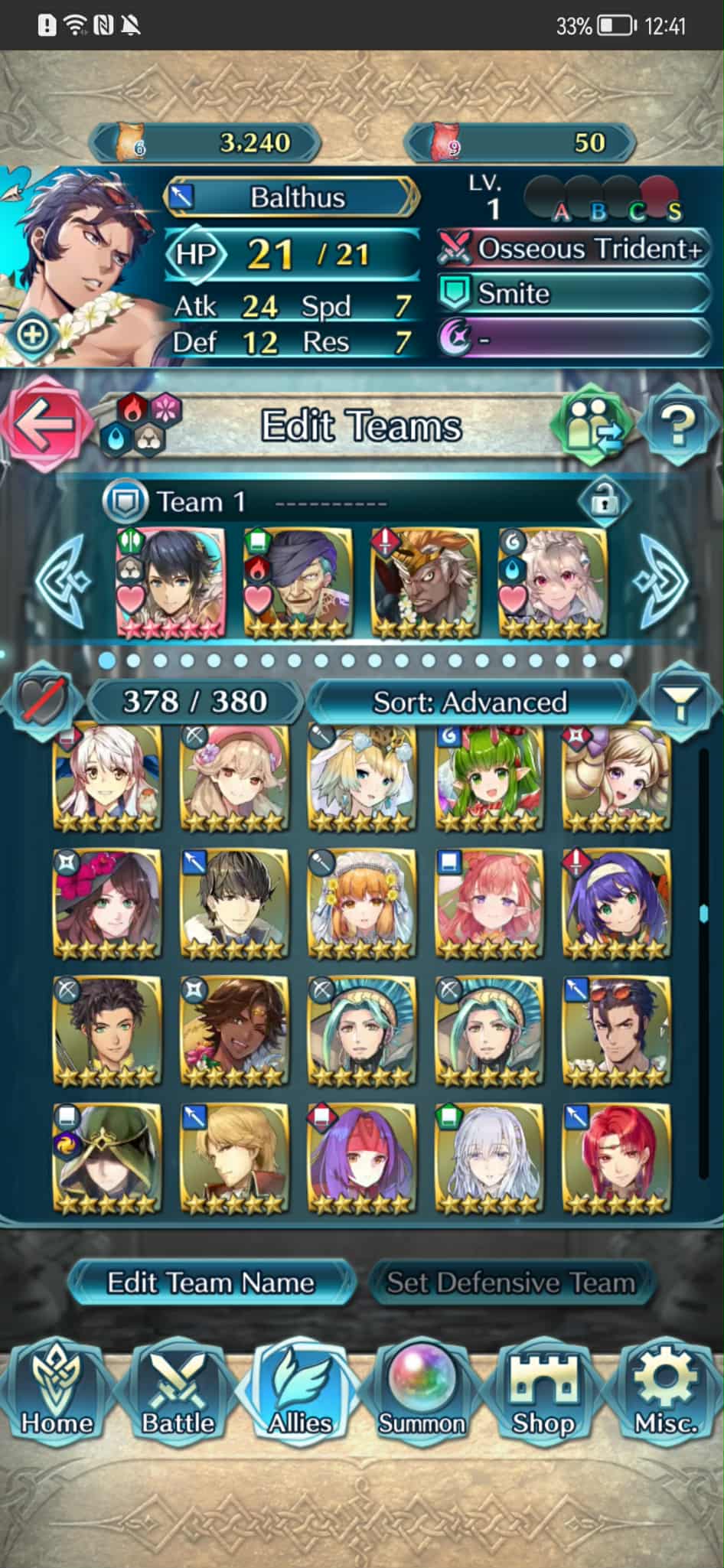Toggle the Team 1 lock icon
724x1568 pixels.
coord(604,502)
